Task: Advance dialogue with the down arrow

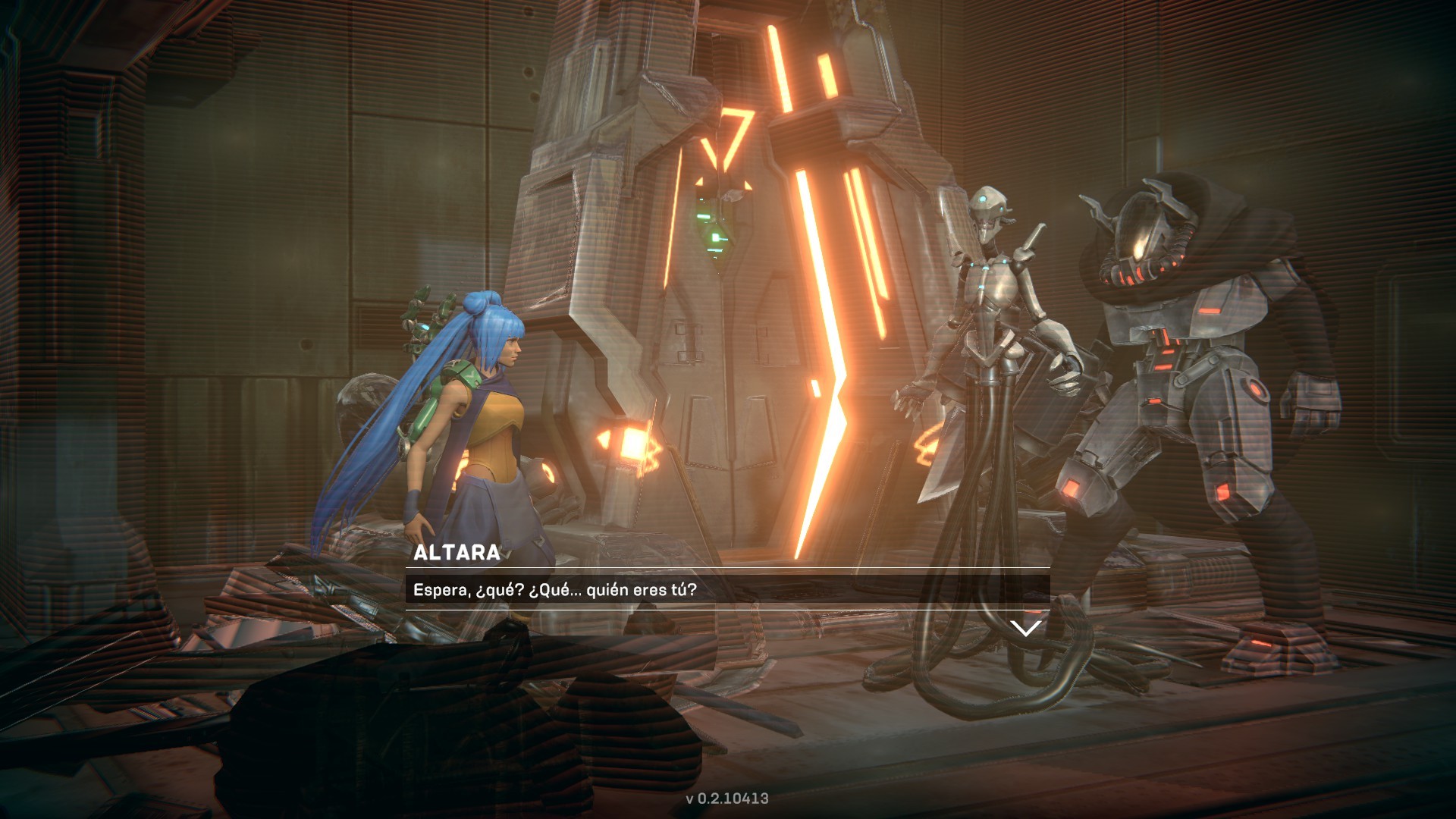Action: (1026, 629)
